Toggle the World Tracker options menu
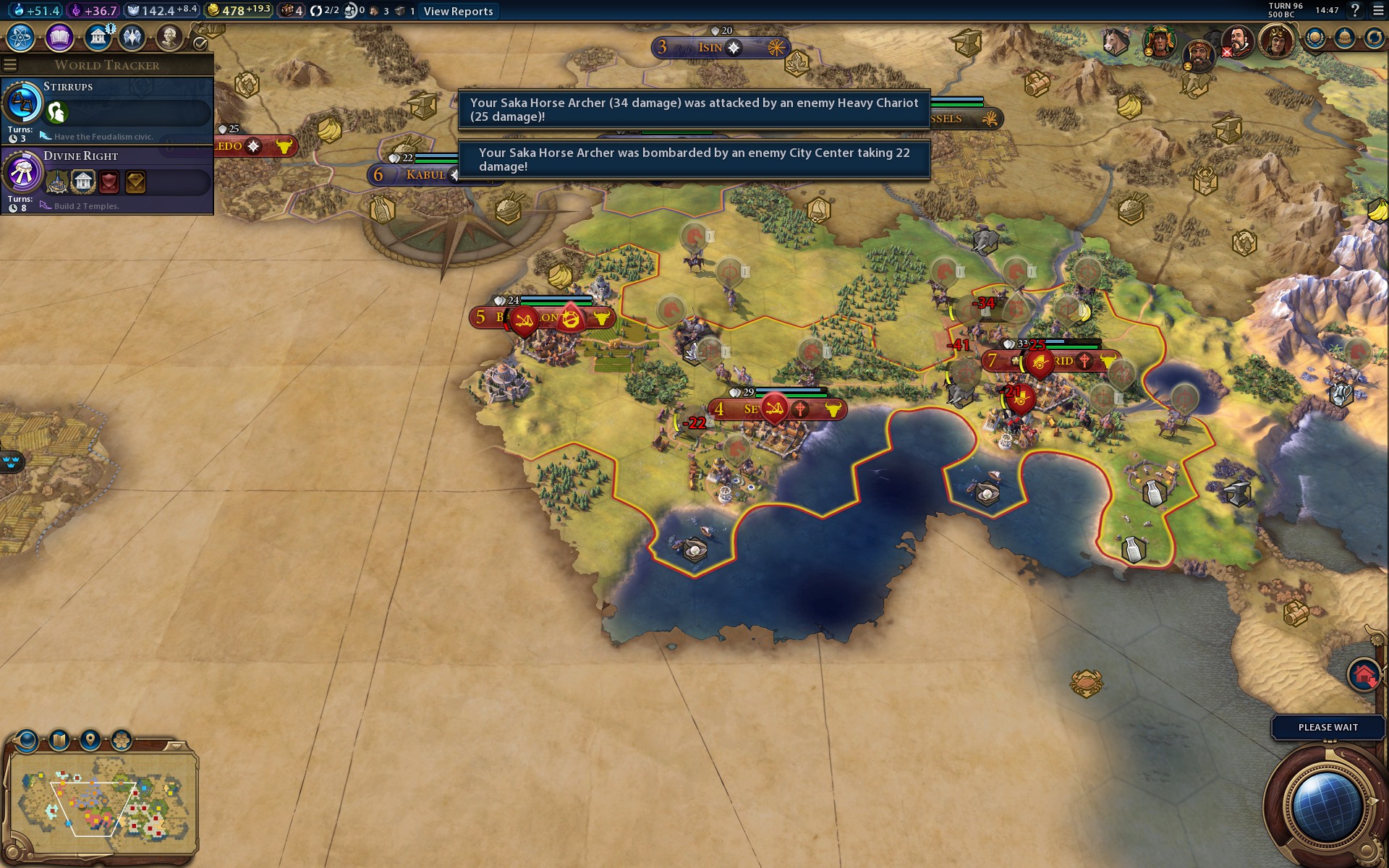 [10, 65]
